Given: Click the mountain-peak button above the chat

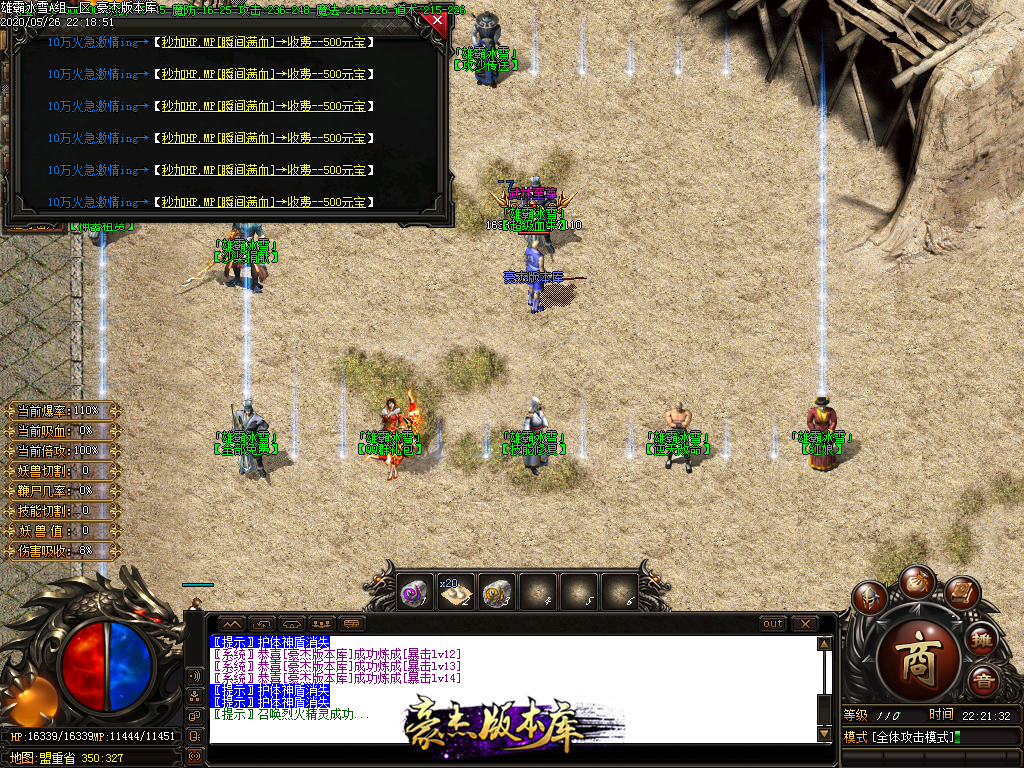Looking at the screenshot, I should tap(231, 624).
